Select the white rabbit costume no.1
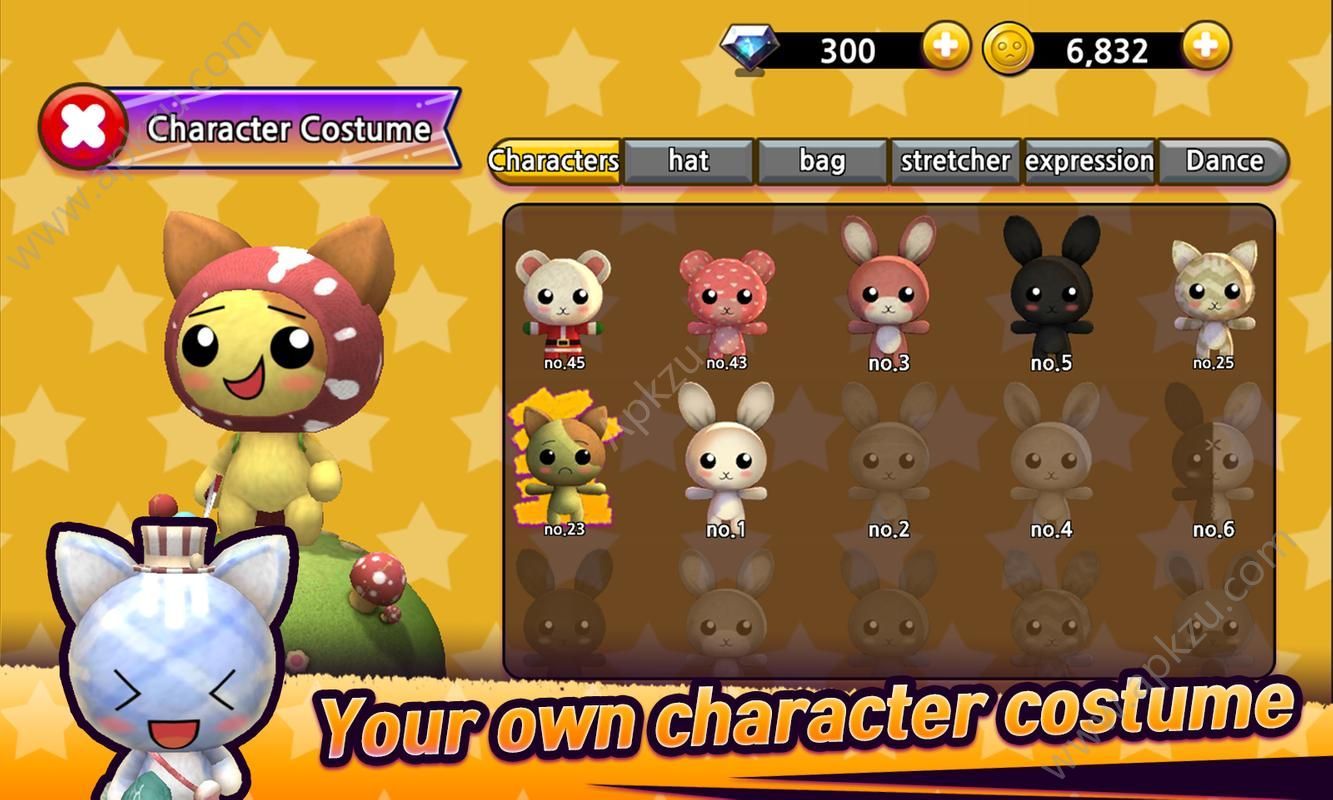 point(725,460)
